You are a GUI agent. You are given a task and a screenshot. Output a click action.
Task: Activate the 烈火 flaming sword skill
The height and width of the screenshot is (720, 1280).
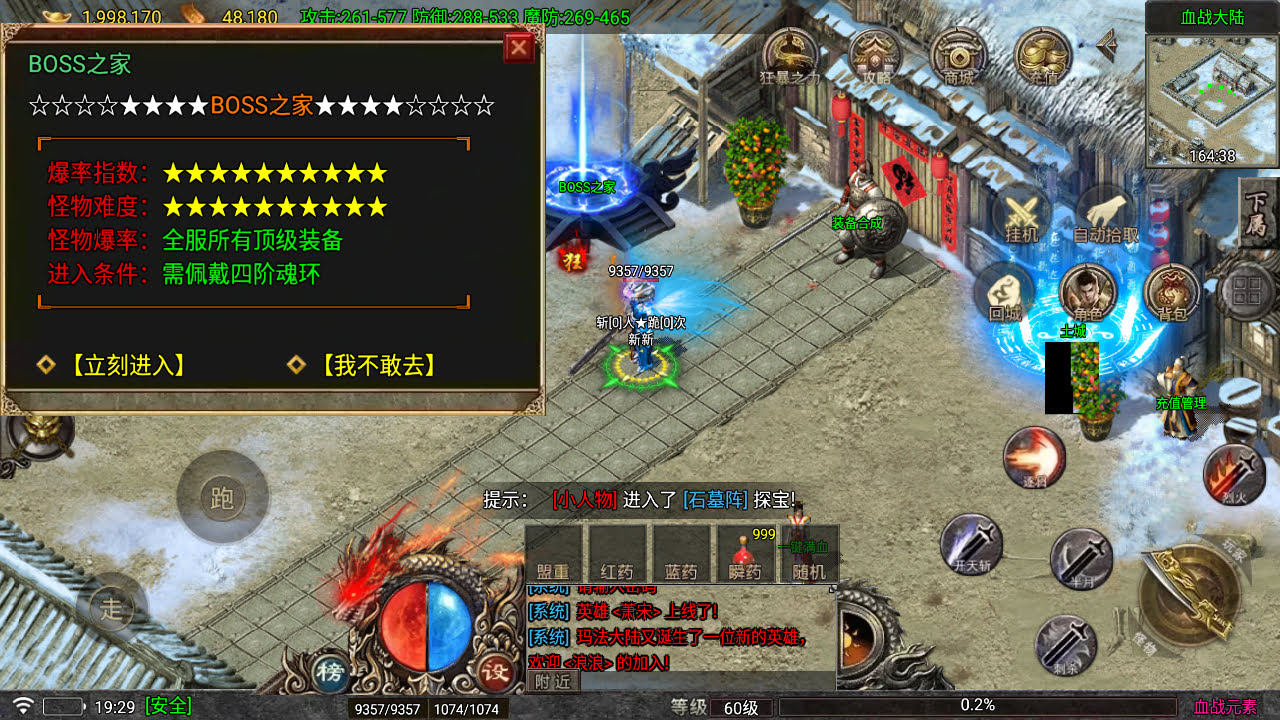pyautogui.click(x=1231, y=474)
